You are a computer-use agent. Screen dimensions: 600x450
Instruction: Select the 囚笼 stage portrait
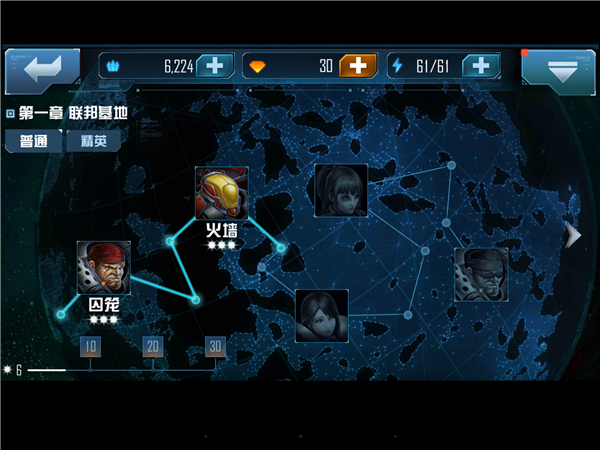(x=103, y=267)
